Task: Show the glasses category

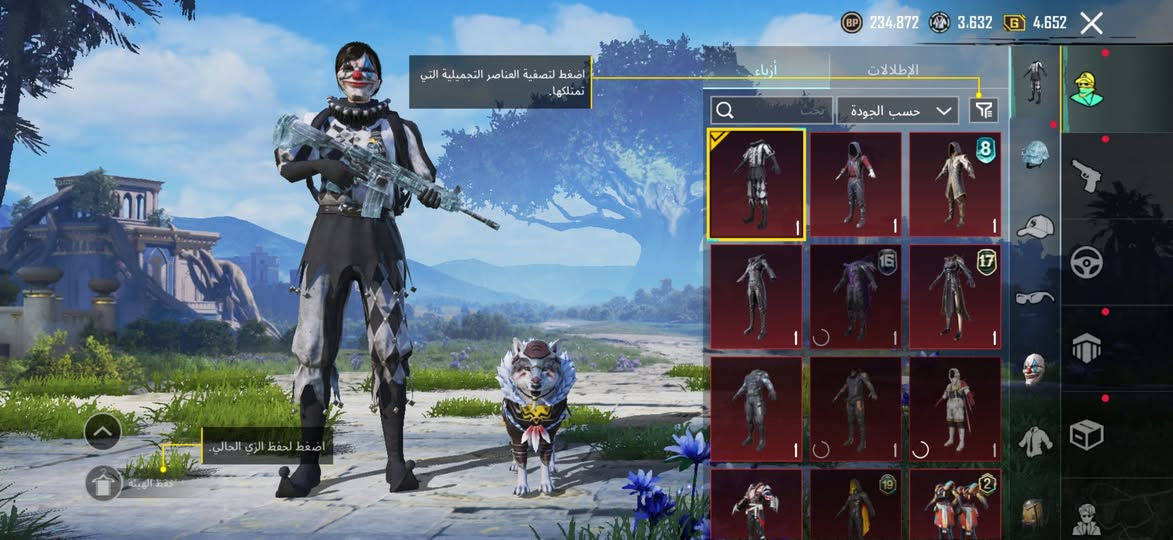Action: point(1034,297)
